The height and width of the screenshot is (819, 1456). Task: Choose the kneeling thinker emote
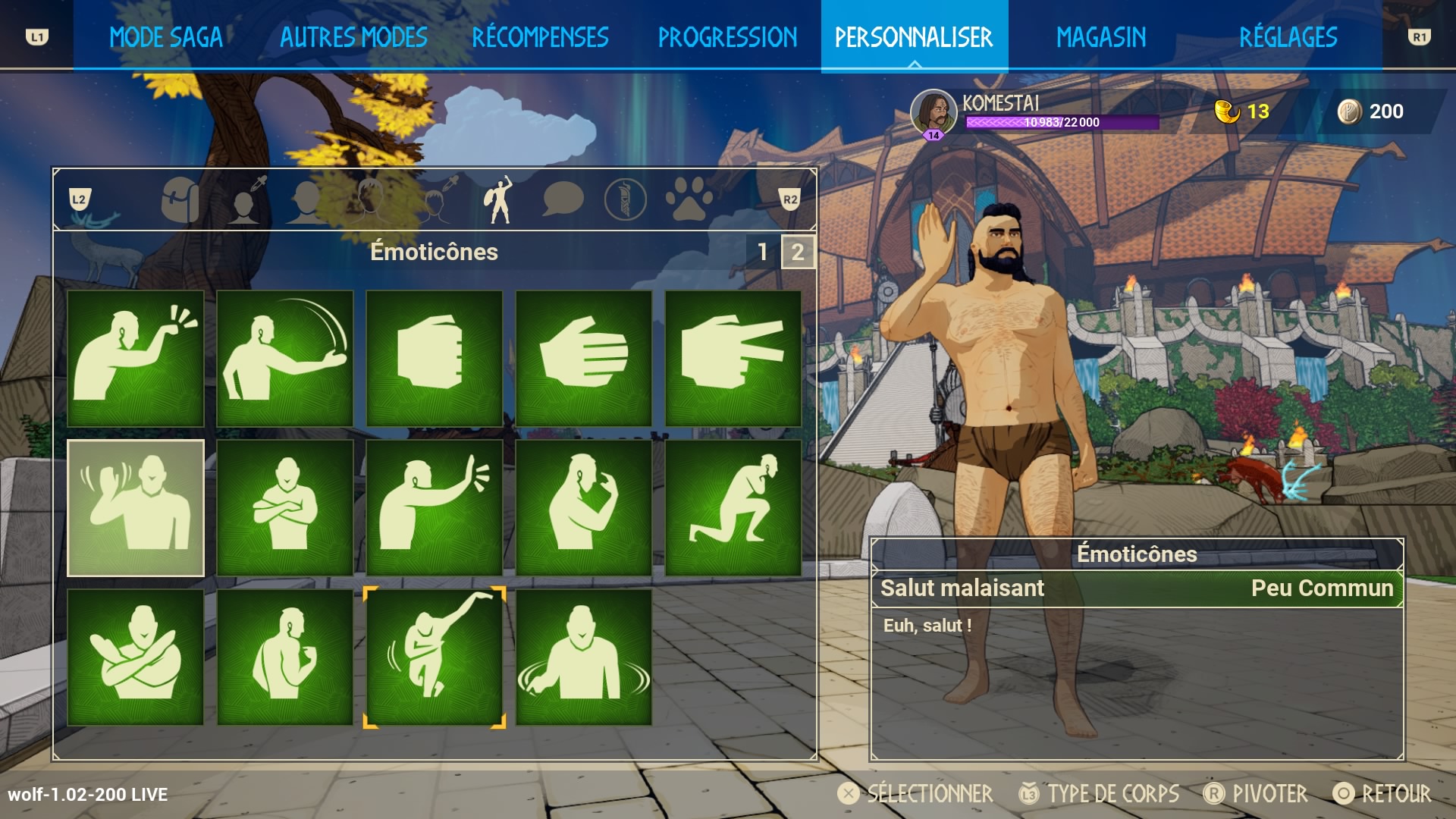733,507
